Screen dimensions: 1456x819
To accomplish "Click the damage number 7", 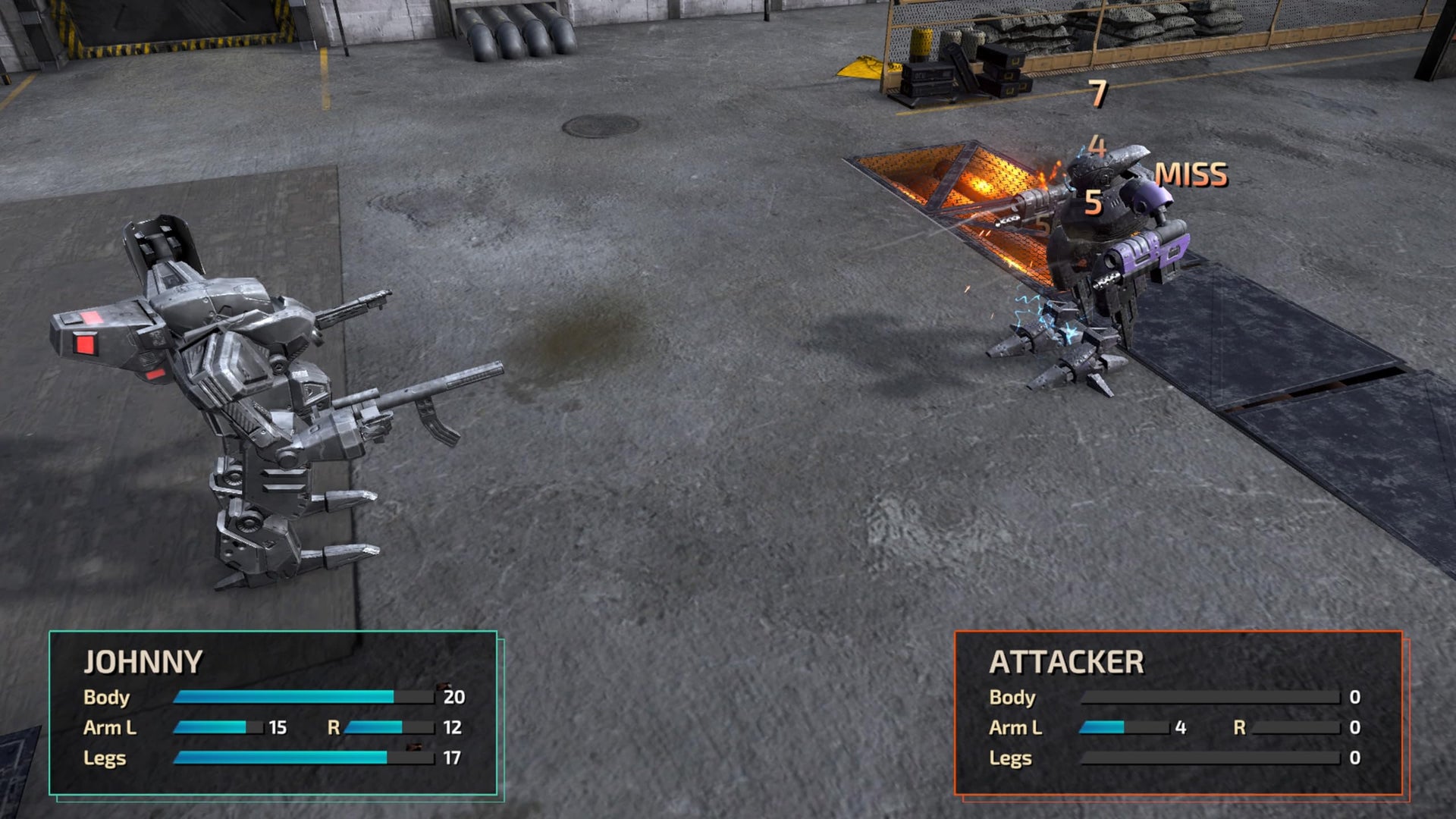I will click(1097, 92).
